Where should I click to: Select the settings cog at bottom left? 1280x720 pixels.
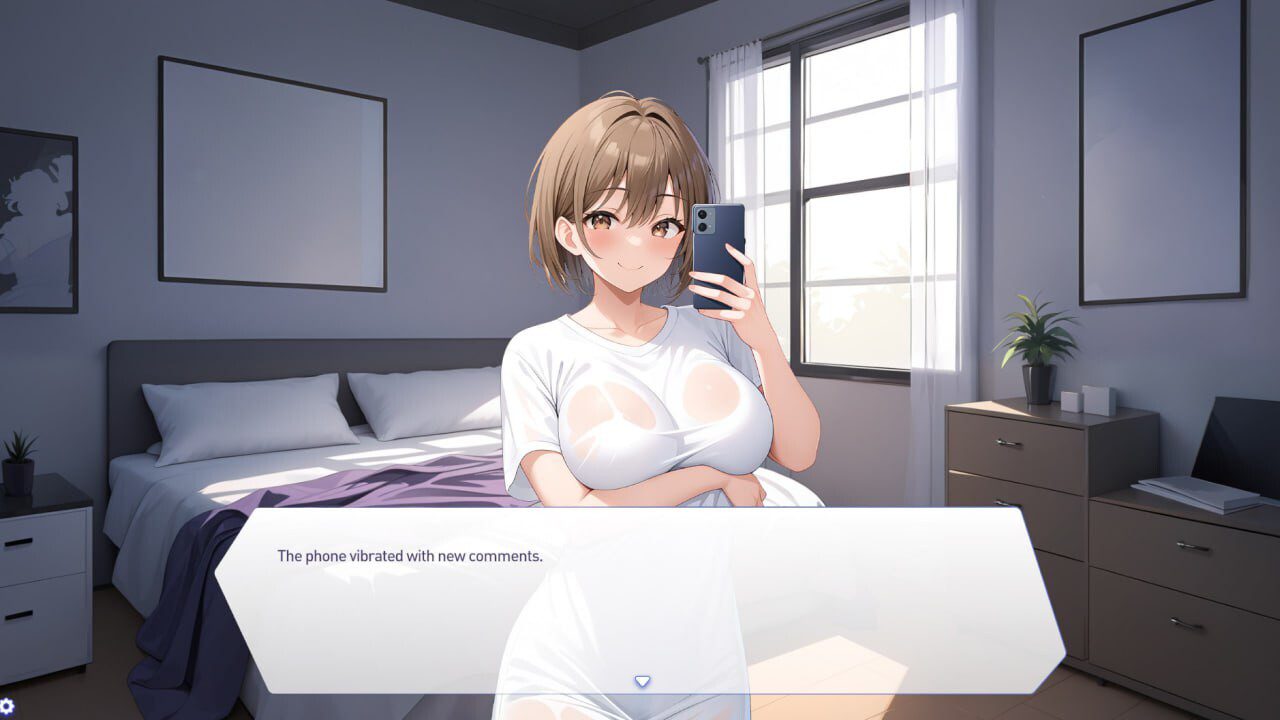(x=7, y=706)
